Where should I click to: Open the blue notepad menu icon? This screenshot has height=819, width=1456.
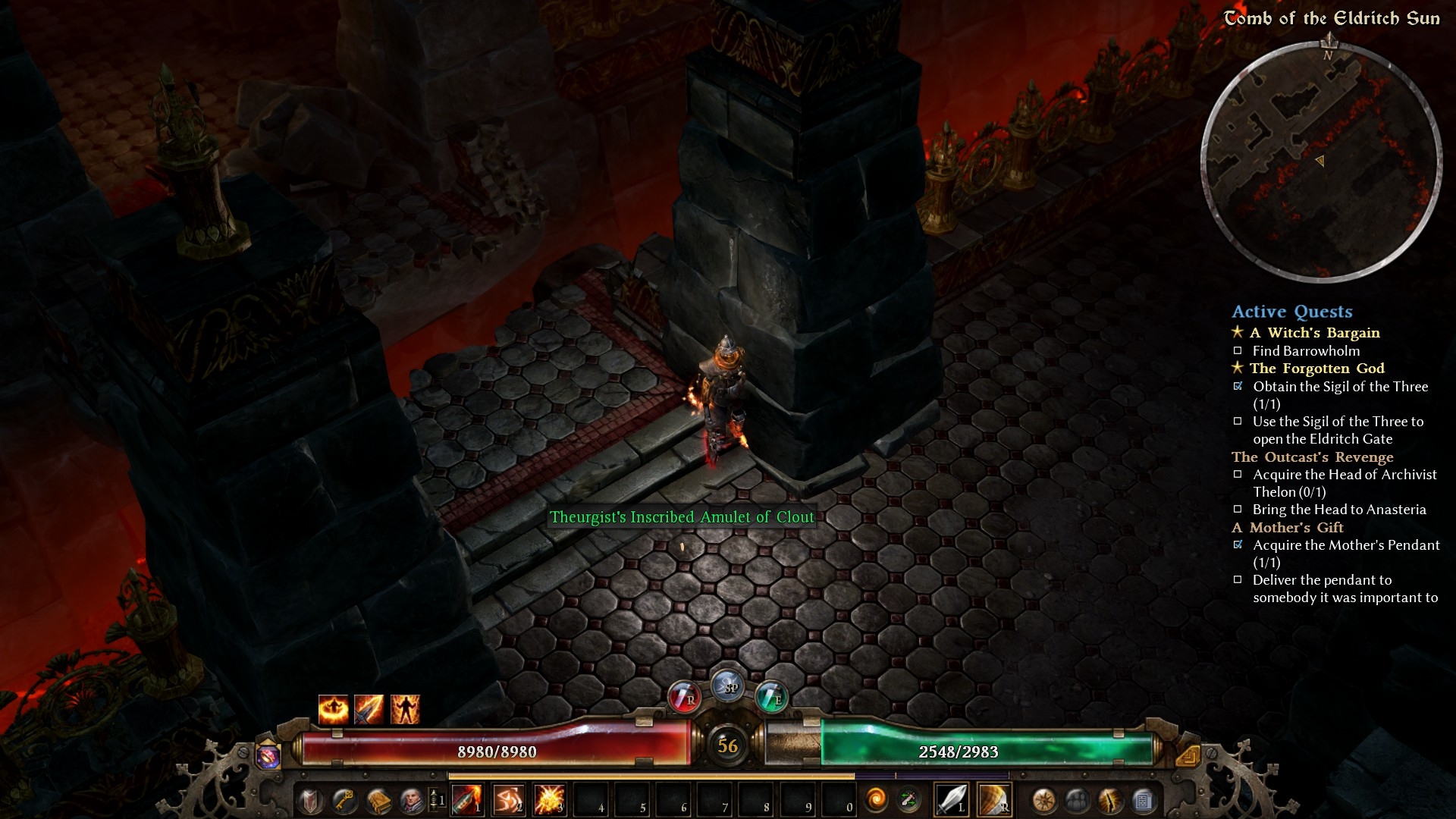click(1144, 801)
